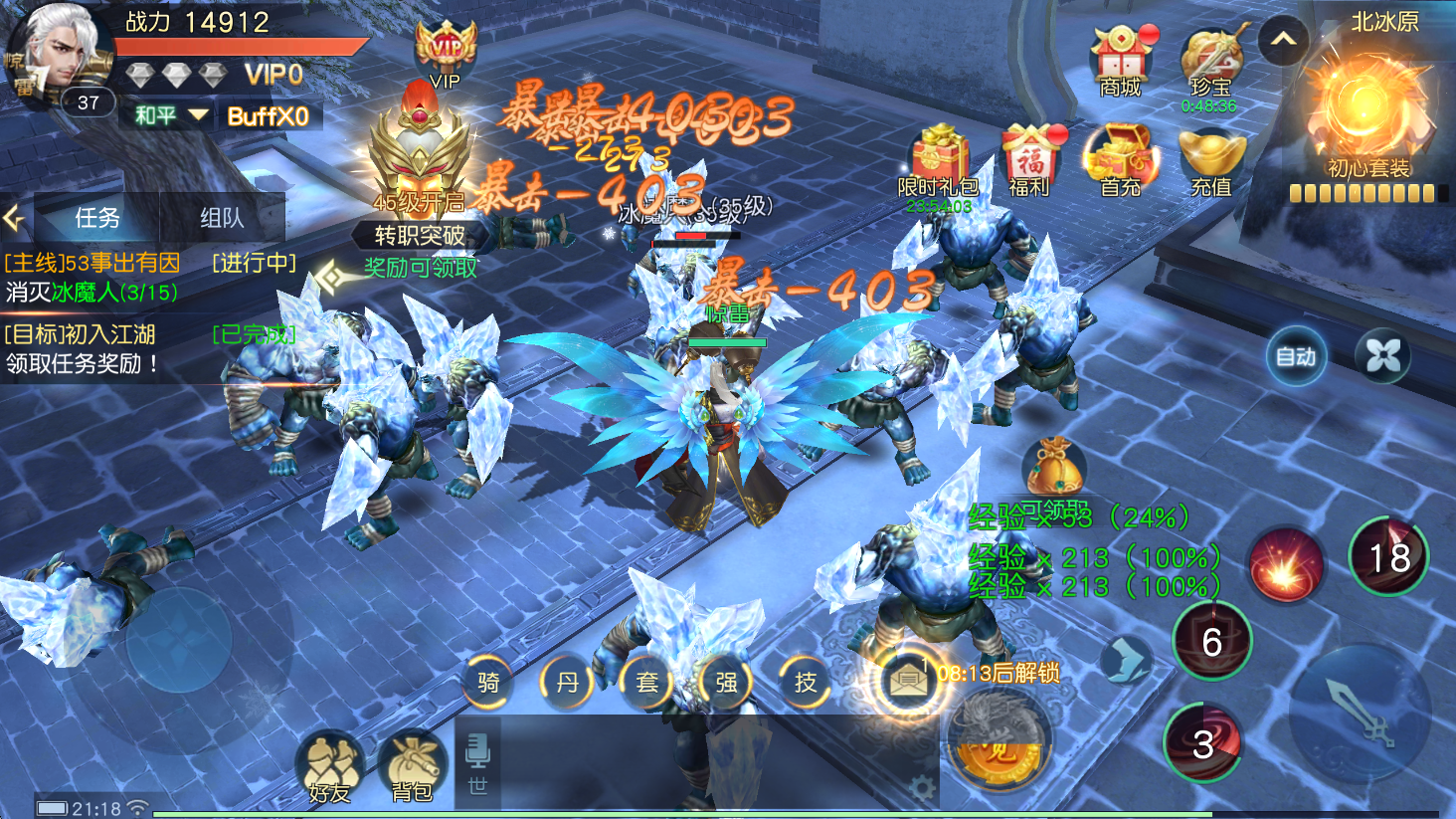Open the 和平 combat mode dropdown
The height and width of the screenshot is (819, 1456).
click(171, 115)
